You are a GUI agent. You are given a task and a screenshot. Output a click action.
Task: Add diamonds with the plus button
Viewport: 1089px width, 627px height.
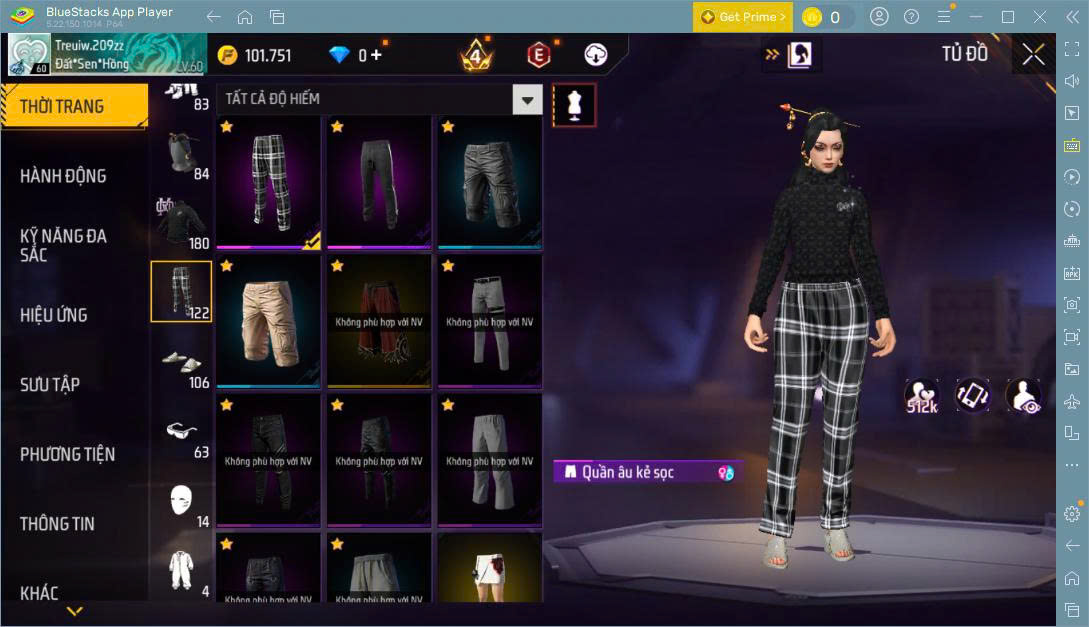[376, 55]
